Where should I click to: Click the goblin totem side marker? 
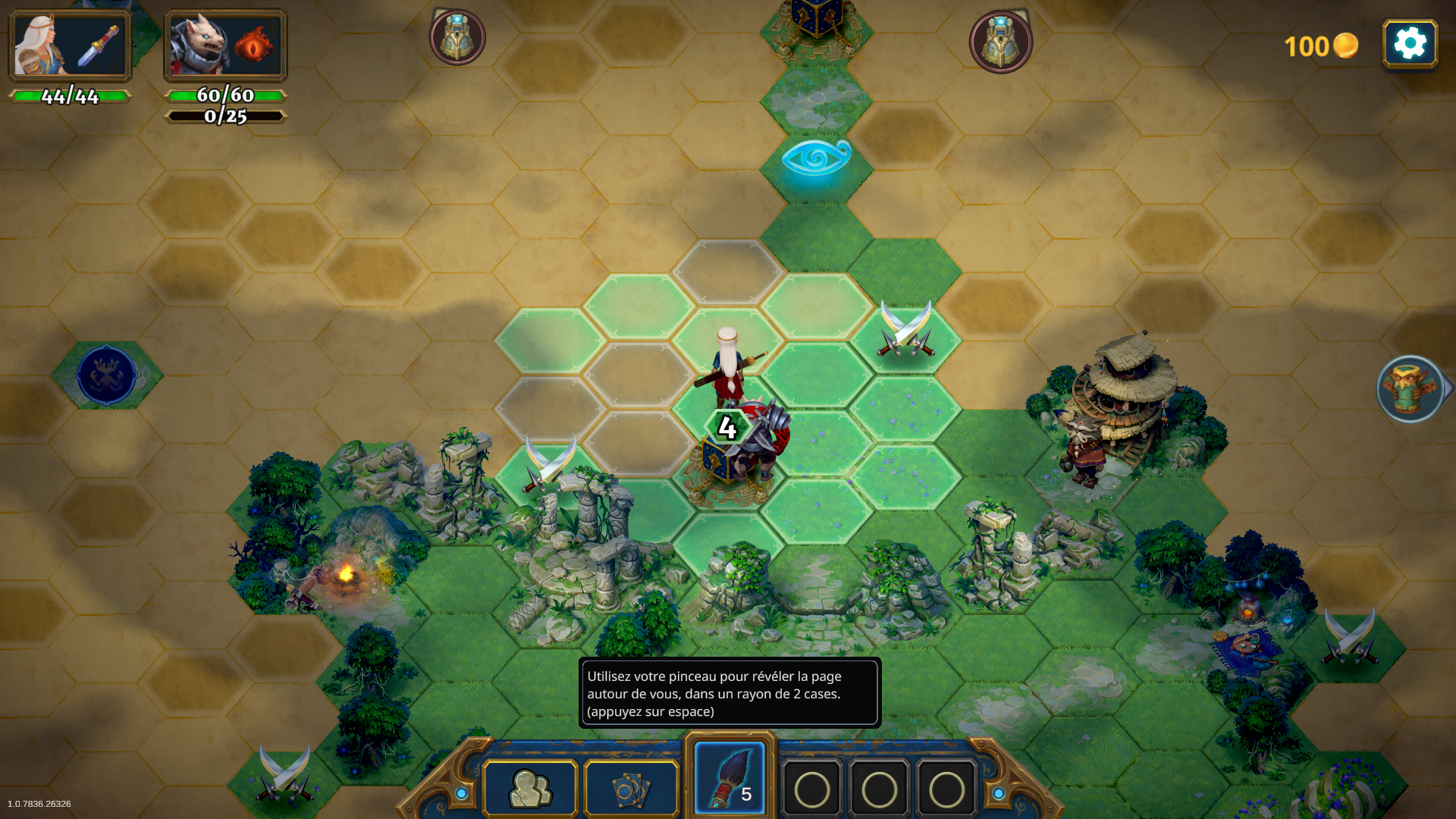(x=1410, y=388)
